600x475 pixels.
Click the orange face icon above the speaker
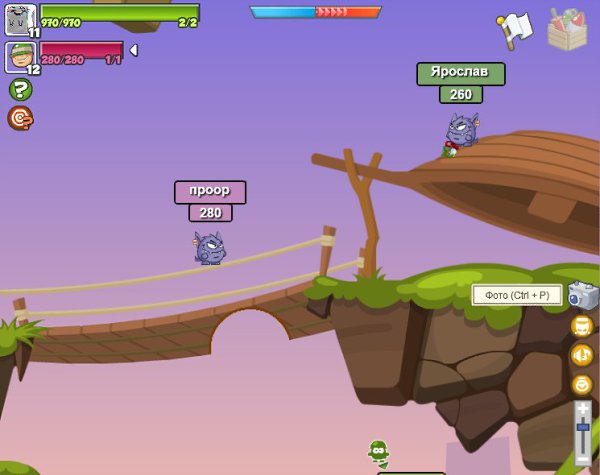tap(582, 326)
